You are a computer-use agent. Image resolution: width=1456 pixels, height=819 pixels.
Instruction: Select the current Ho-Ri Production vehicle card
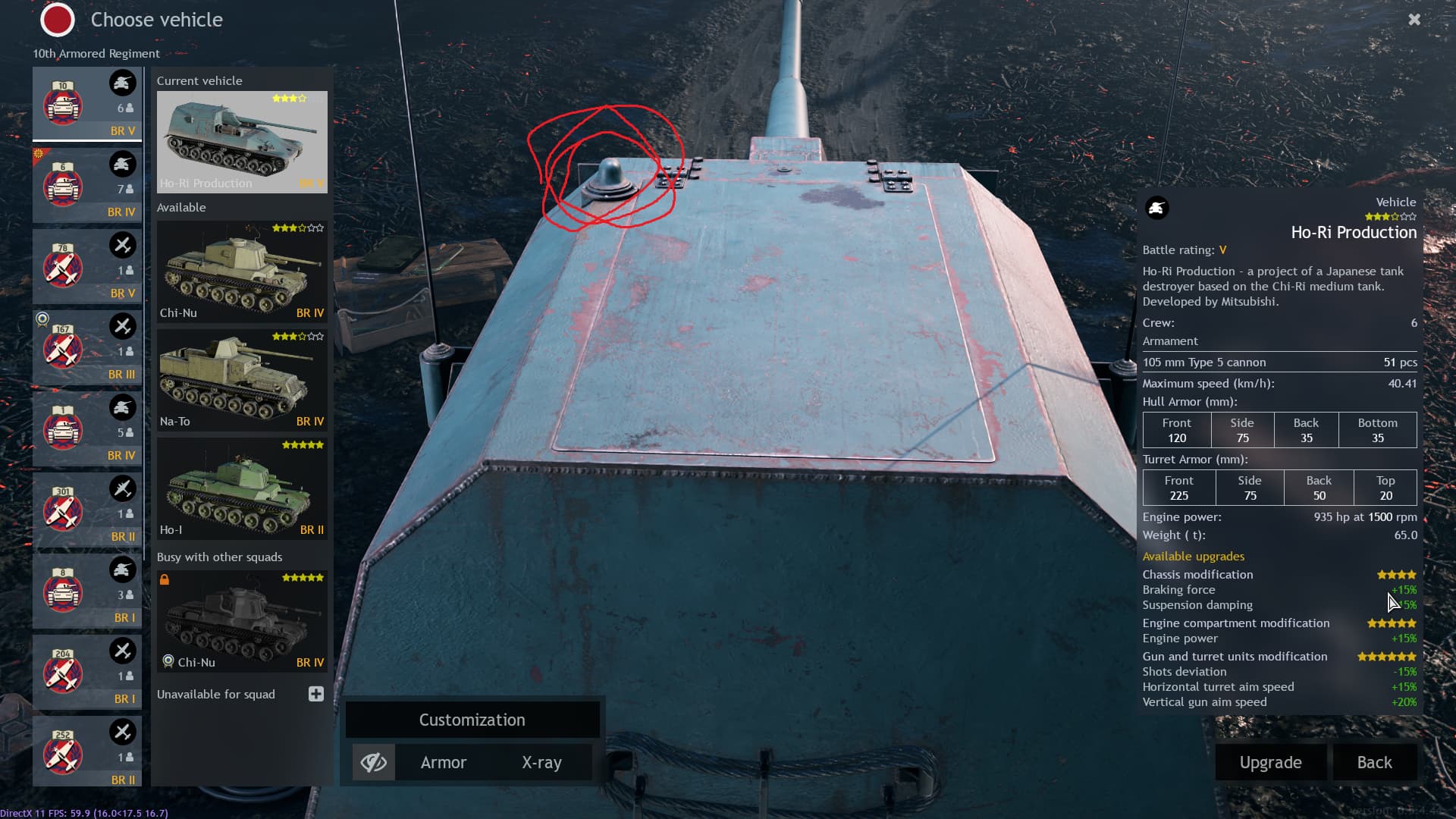242,142
